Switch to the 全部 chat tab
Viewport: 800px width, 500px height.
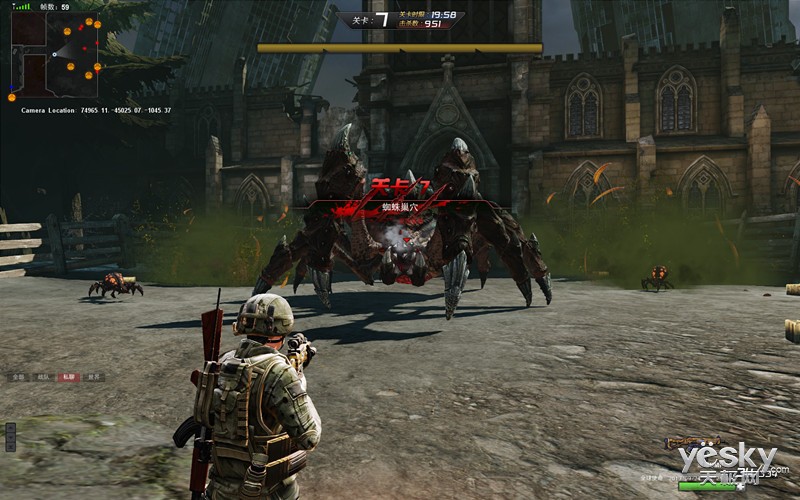click(18, 377)
